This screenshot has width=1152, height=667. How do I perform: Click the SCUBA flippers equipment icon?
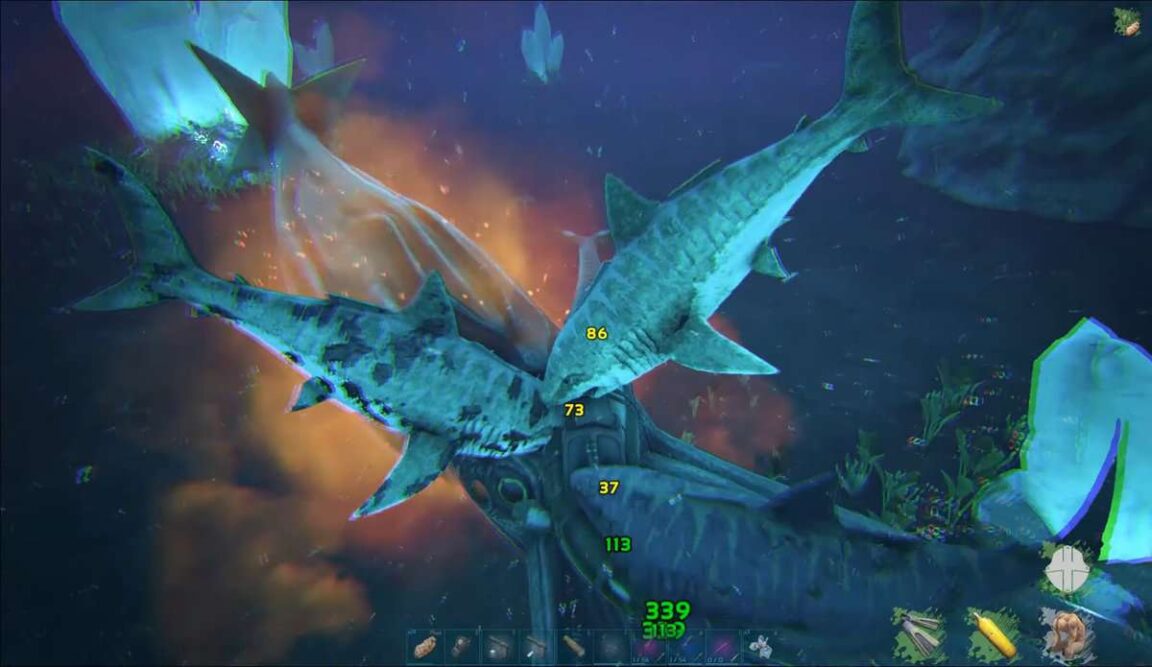click(x=921, y=632)
